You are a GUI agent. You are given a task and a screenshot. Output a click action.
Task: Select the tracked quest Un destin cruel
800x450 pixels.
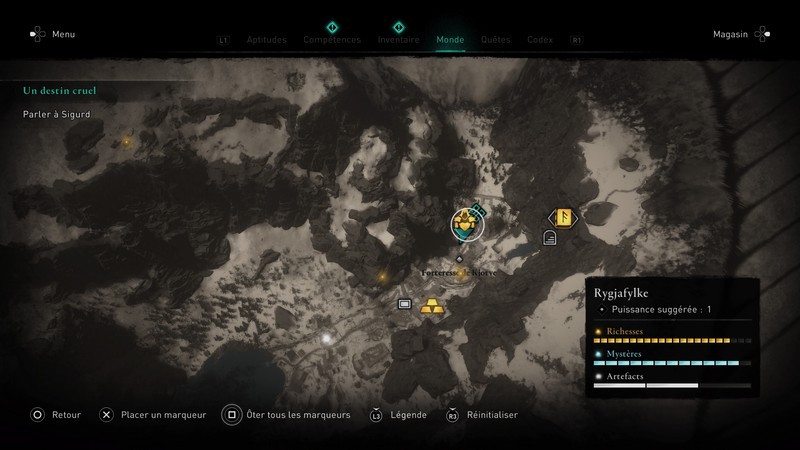pyautogui.click(x=60, y=91)
